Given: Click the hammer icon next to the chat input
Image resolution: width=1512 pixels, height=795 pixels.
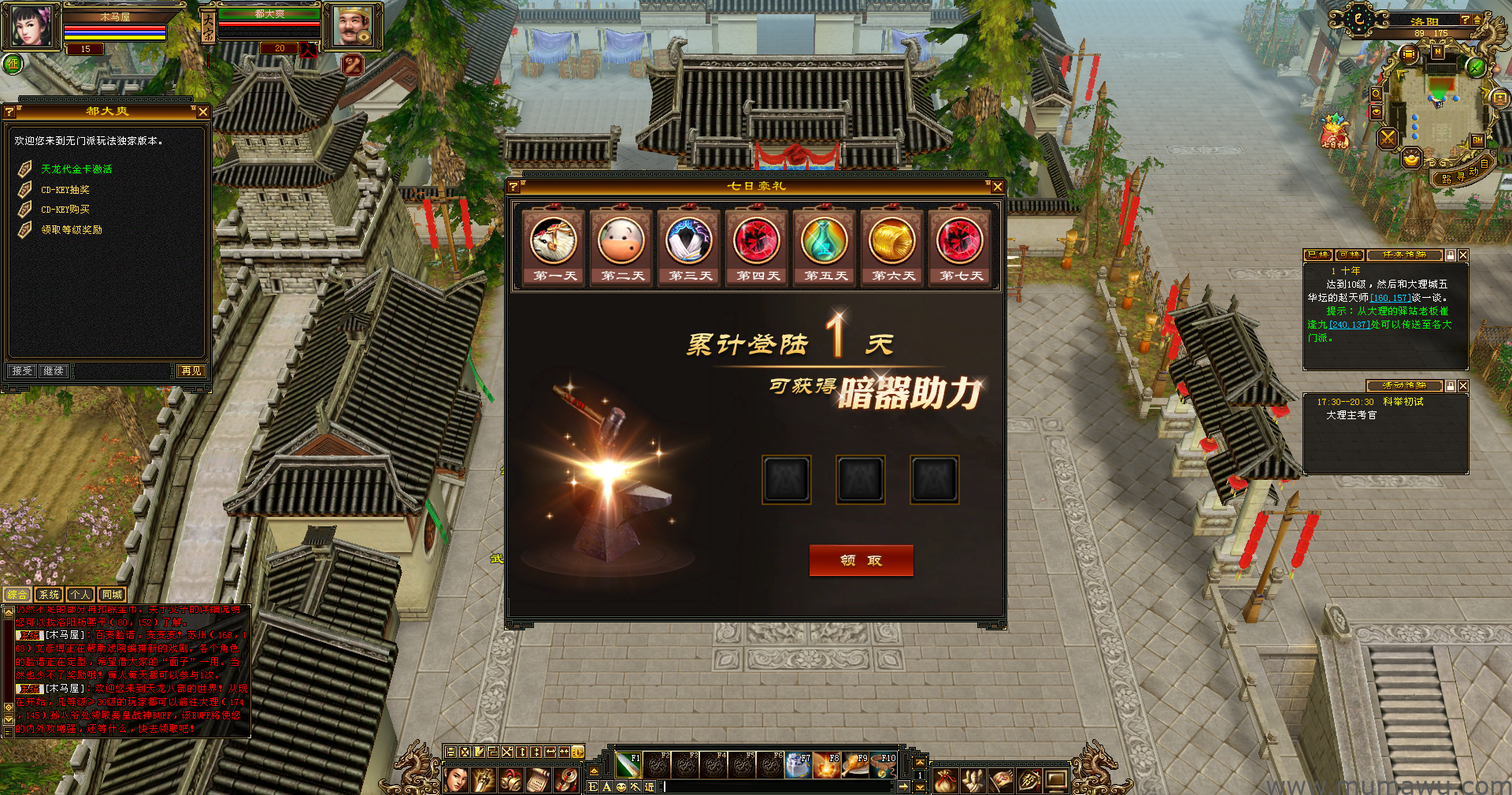Looking at the screenshot, I should pos(636,786).
